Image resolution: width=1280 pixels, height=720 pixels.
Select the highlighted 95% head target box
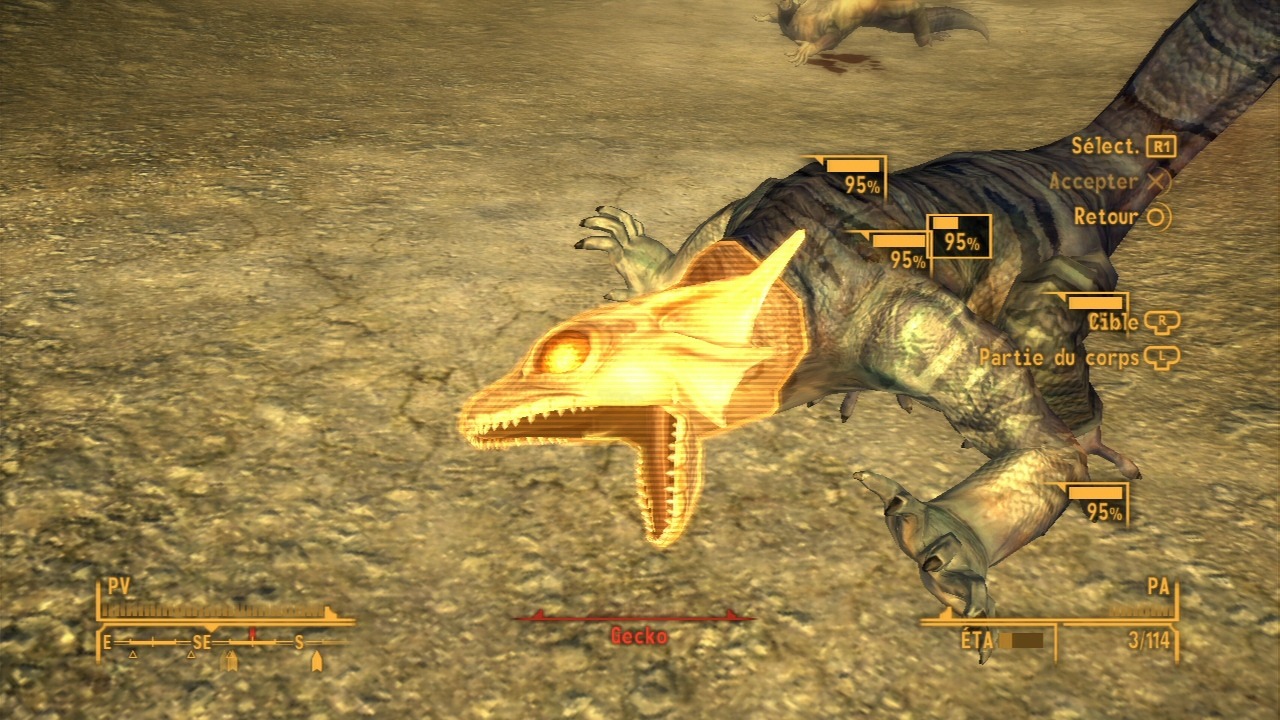(x=960, y=237)
